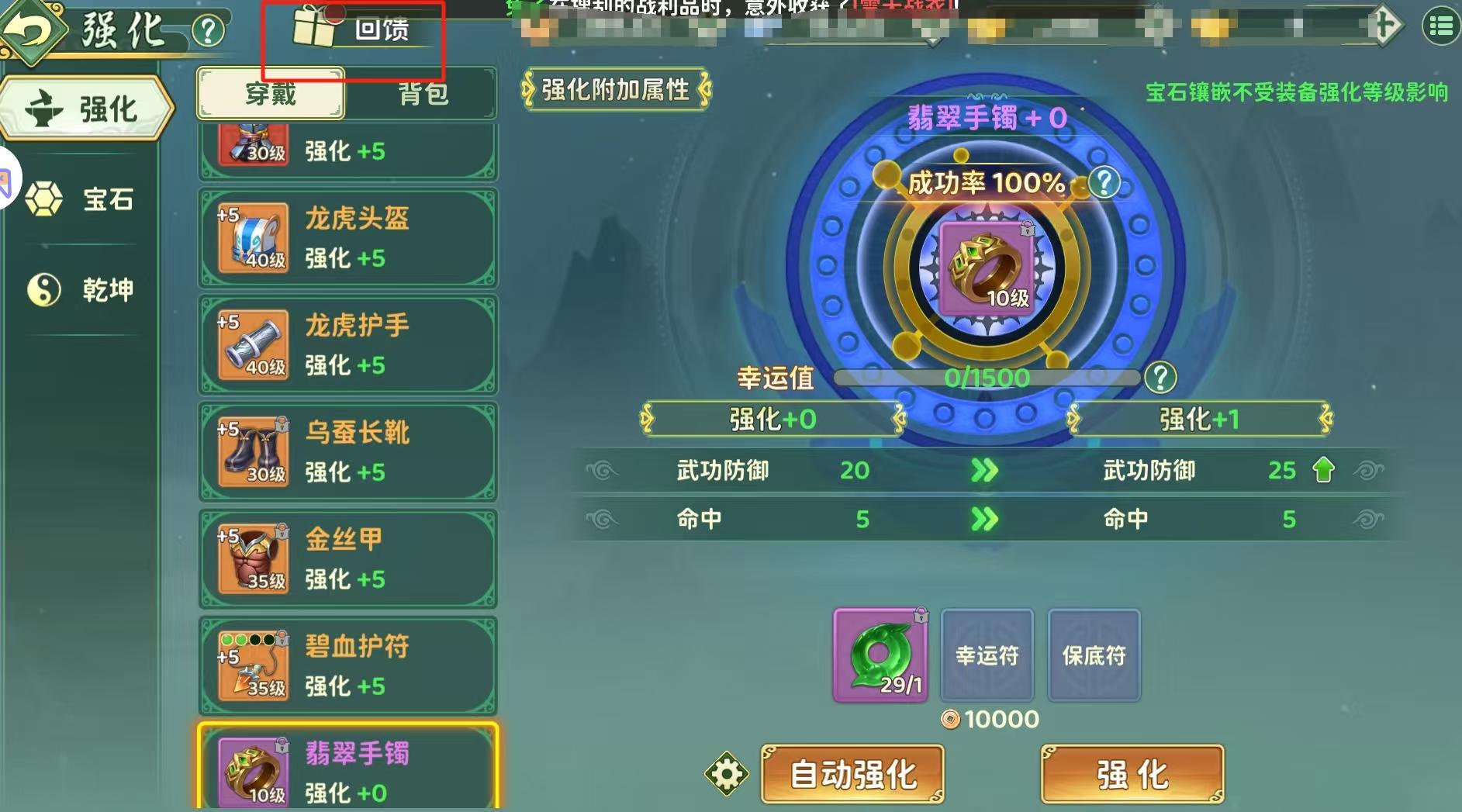Viewport: 1462px width, 812px height.
Task: Click the menu icon in the top-right corner
Action: click(x=1443, y=24)
